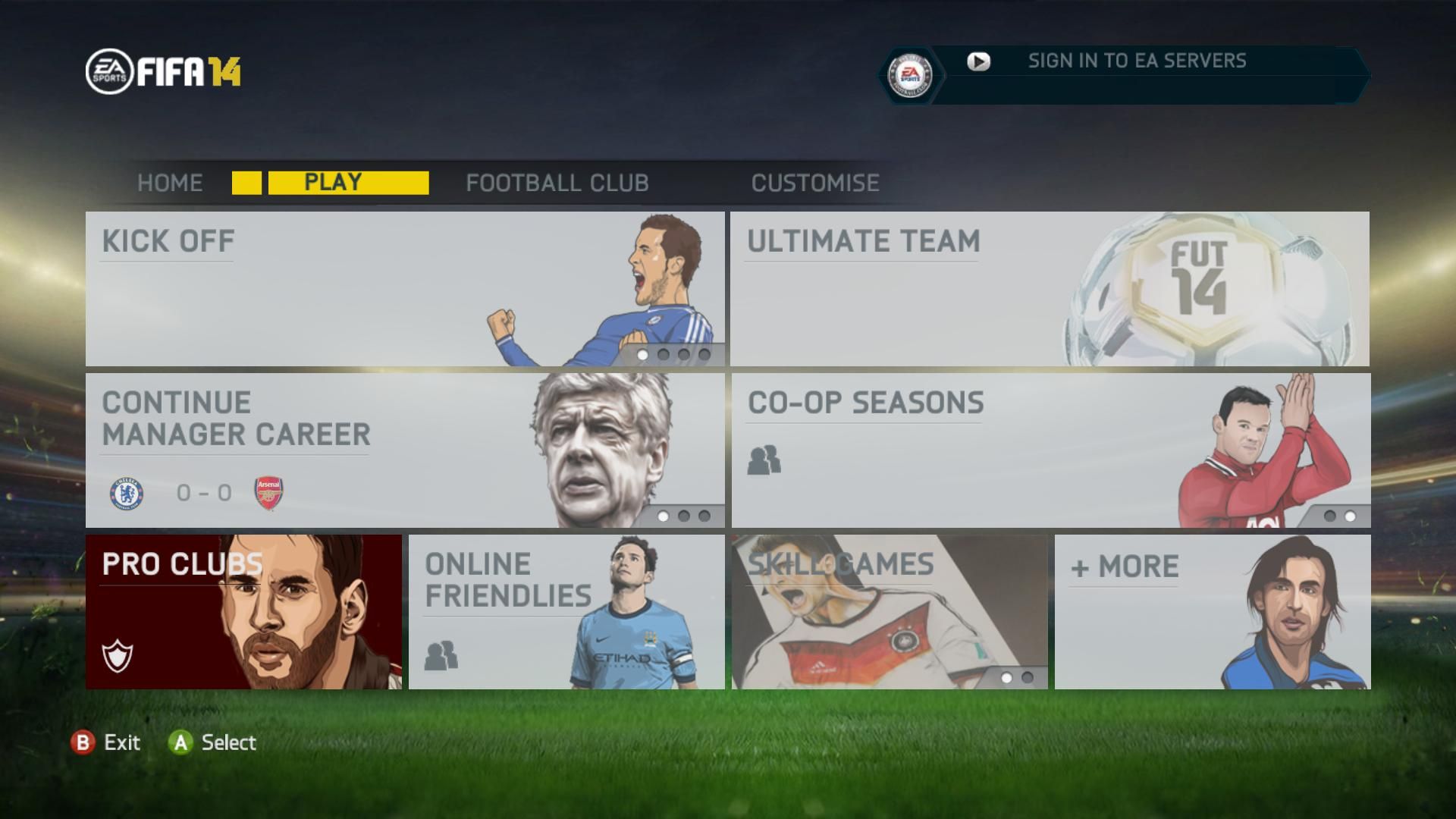Open Ultimate Team mode
Screen dimensions: 1456x819
(x=1050, y=289)
